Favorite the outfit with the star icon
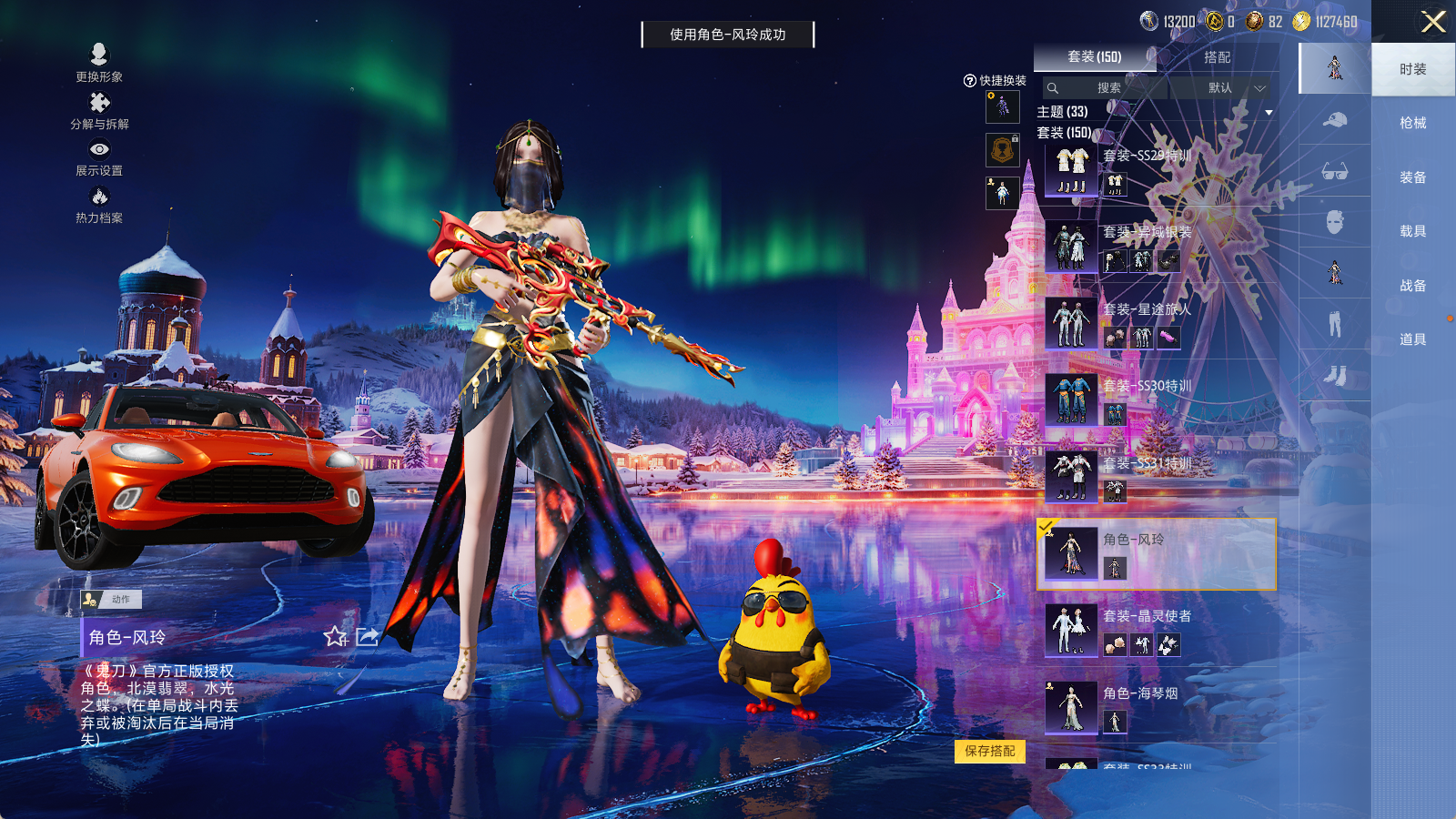 pos(336,637)
